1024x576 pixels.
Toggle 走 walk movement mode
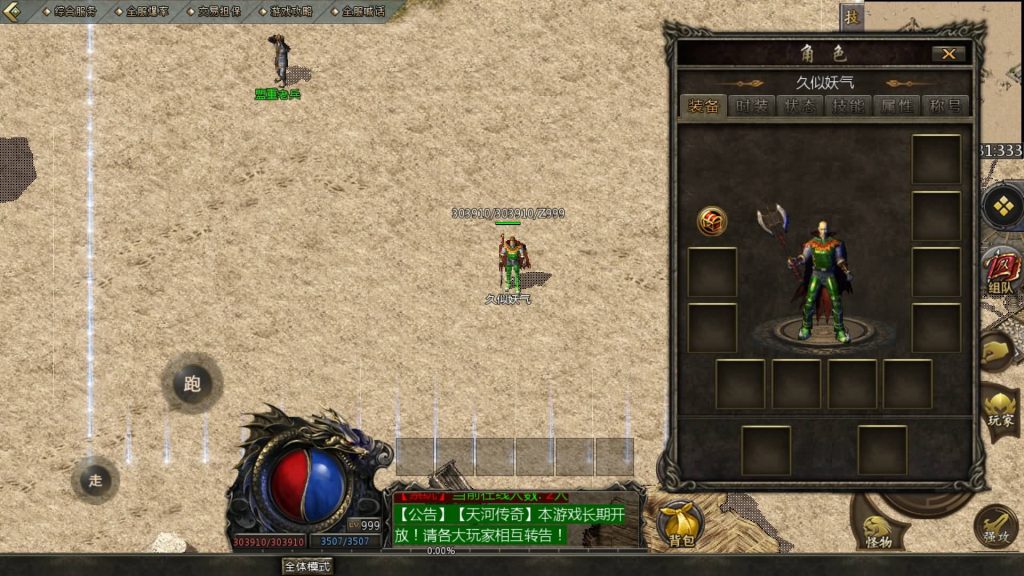[95, 480]
